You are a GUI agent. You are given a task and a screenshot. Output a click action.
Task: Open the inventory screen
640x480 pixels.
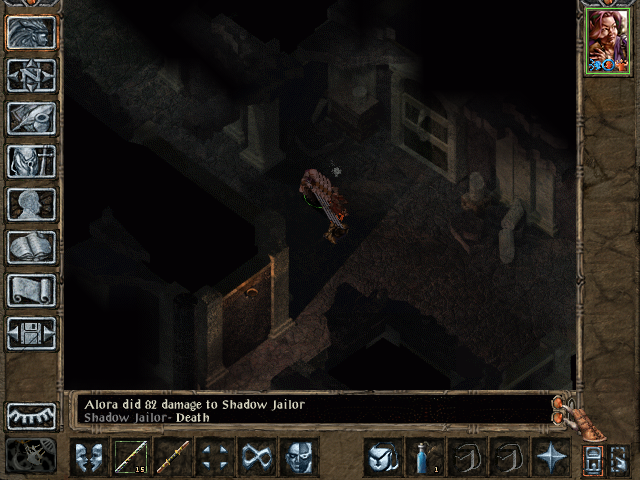32,161
